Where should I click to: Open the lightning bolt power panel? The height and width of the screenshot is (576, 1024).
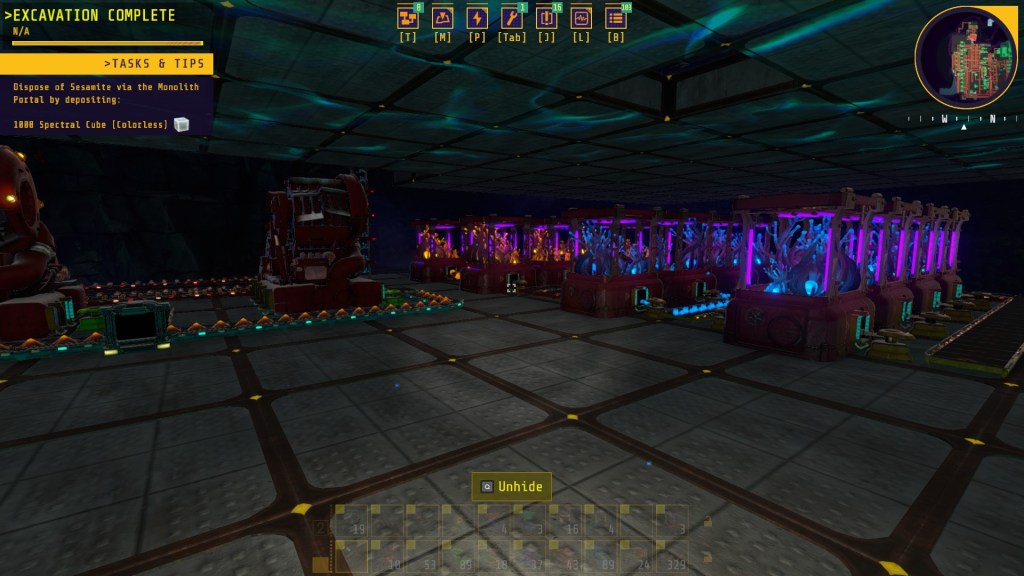pyautogui.click(x=477, y=19)
